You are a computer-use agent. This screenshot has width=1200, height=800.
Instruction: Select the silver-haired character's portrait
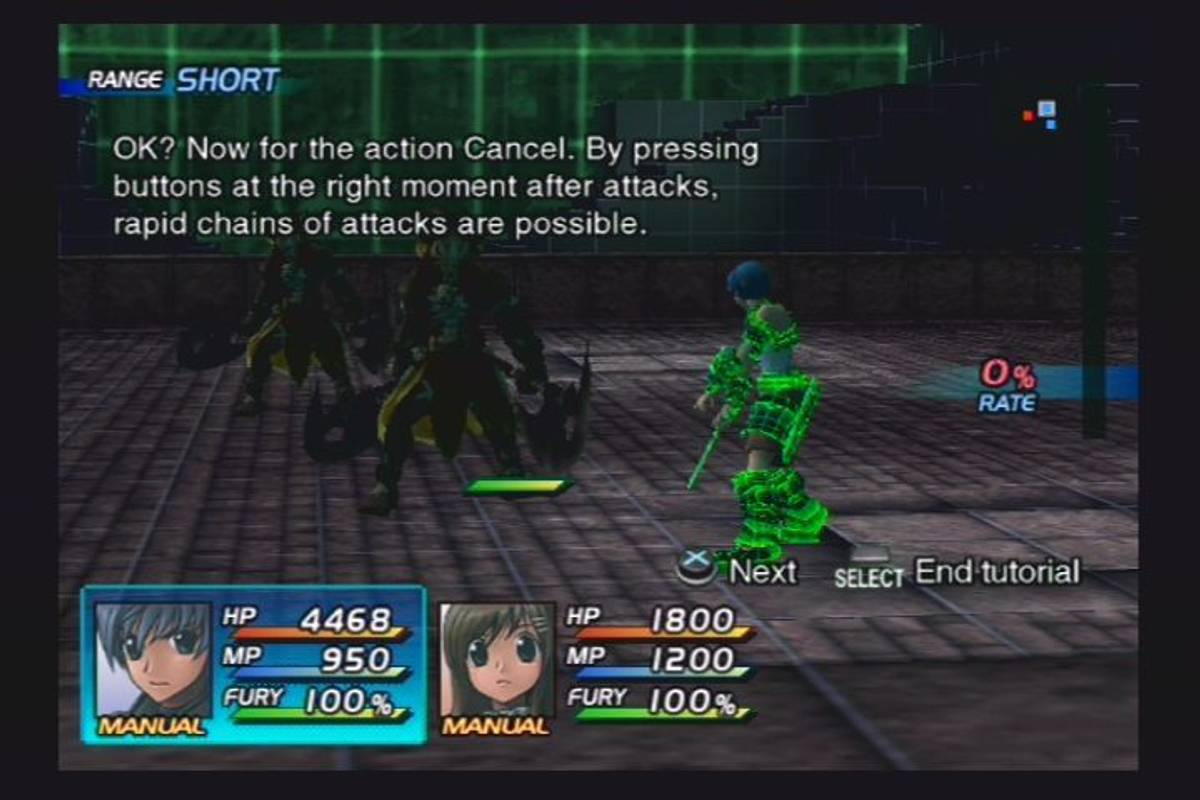pos(152,657)
